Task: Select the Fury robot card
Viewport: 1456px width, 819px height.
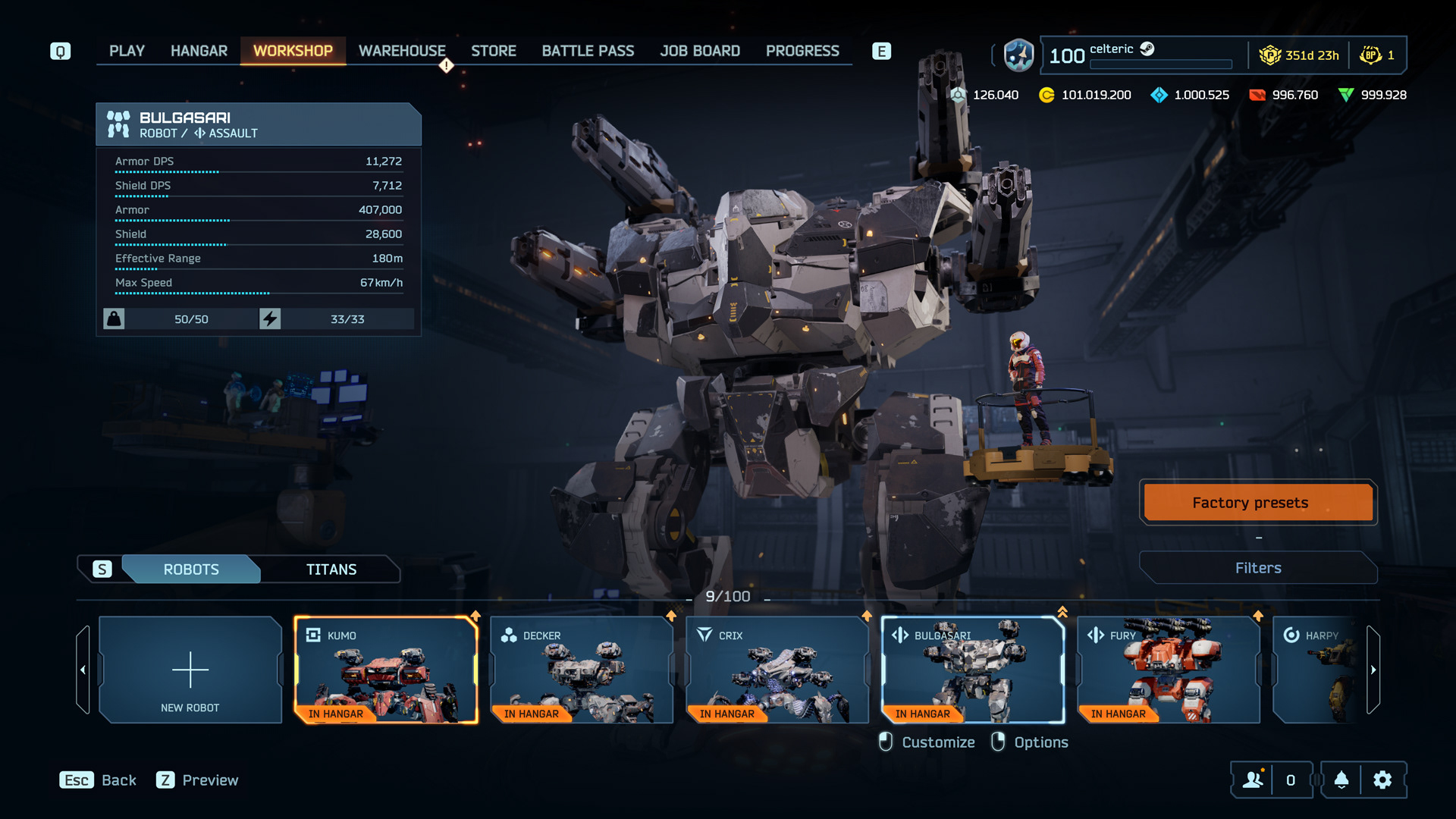Action: point(1169,670)
